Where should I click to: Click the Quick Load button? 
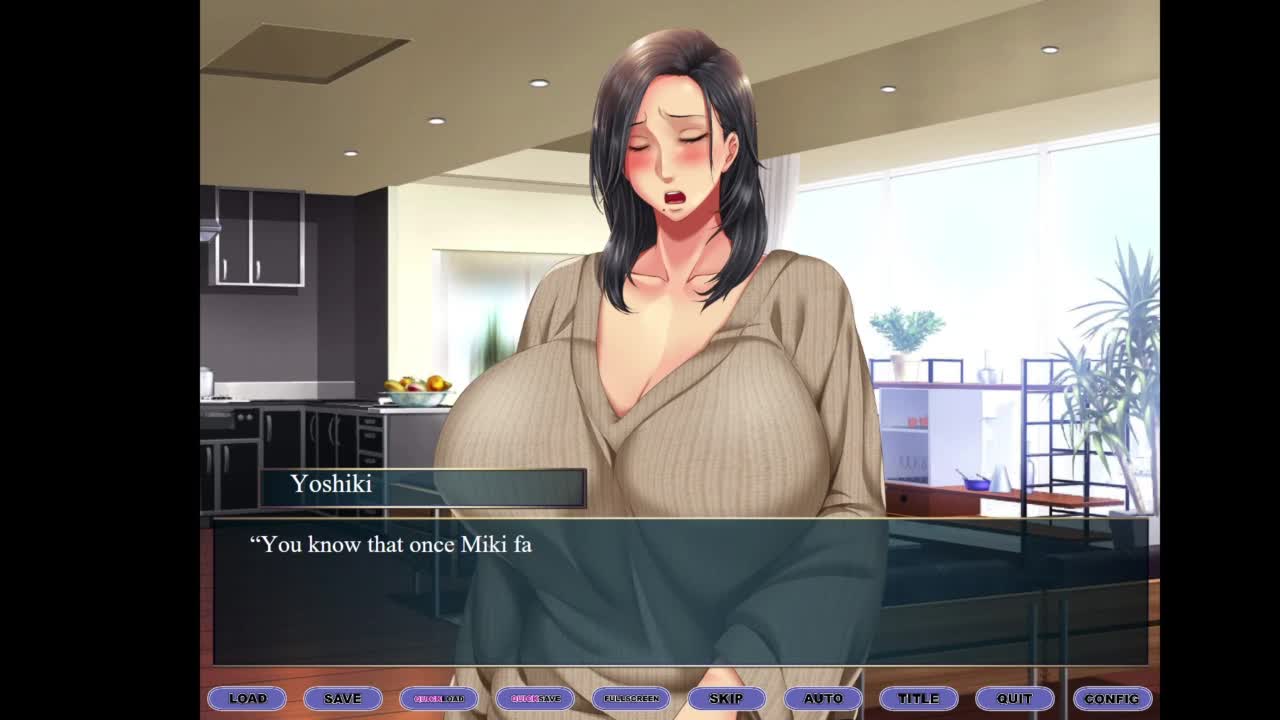439,698
